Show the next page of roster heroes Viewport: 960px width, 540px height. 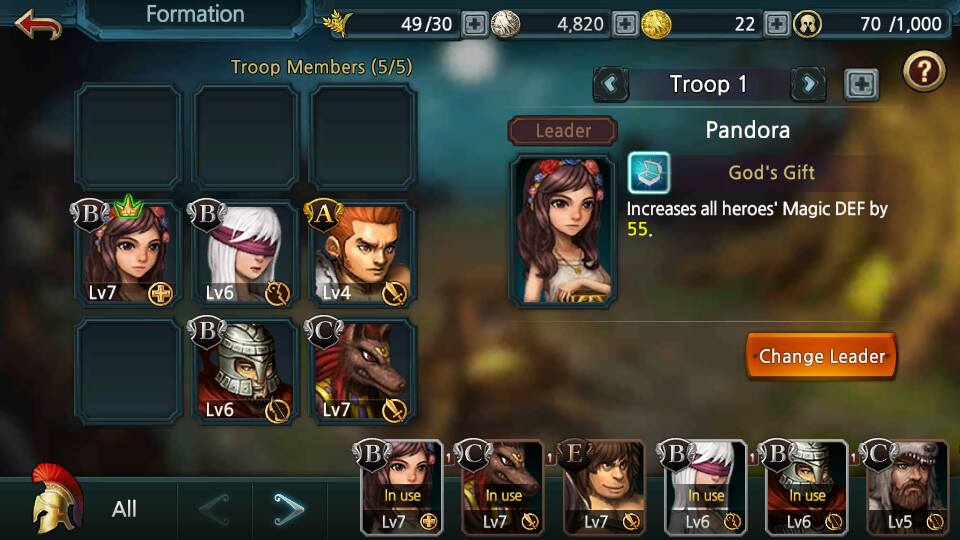[x=289, y=510]
